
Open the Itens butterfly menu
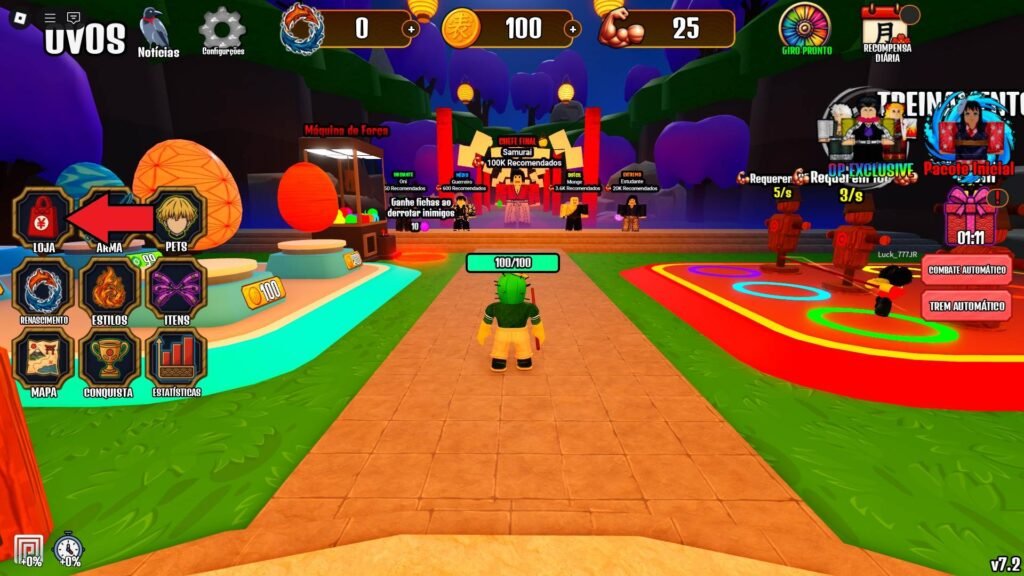click(175, 287)
